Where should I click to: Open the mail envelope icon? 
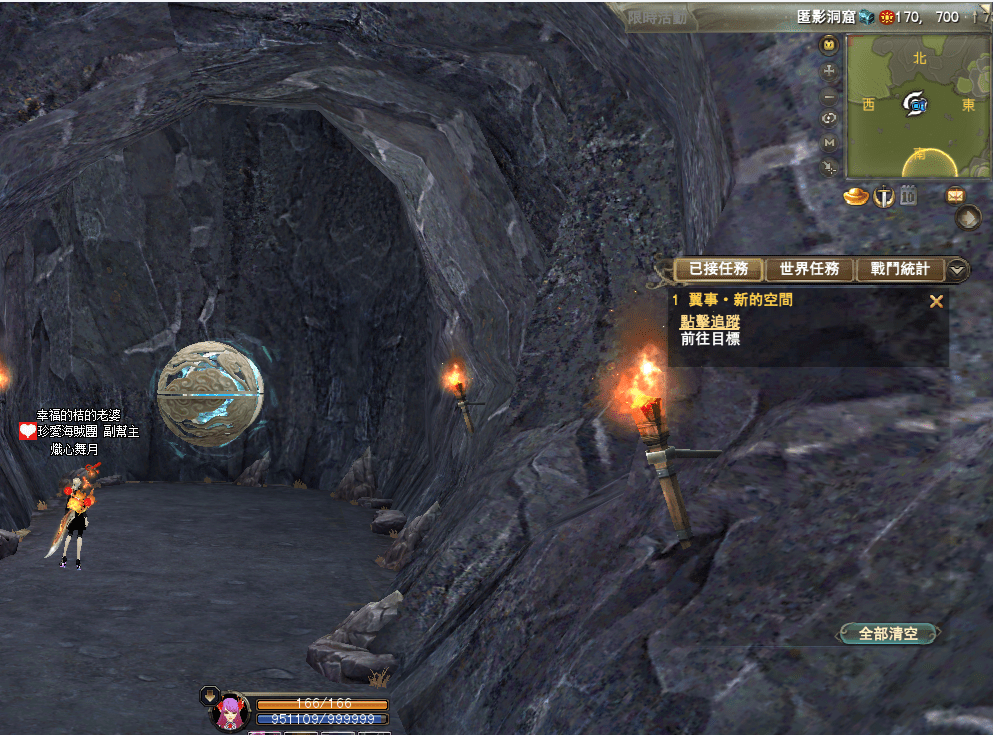[955, 196]
